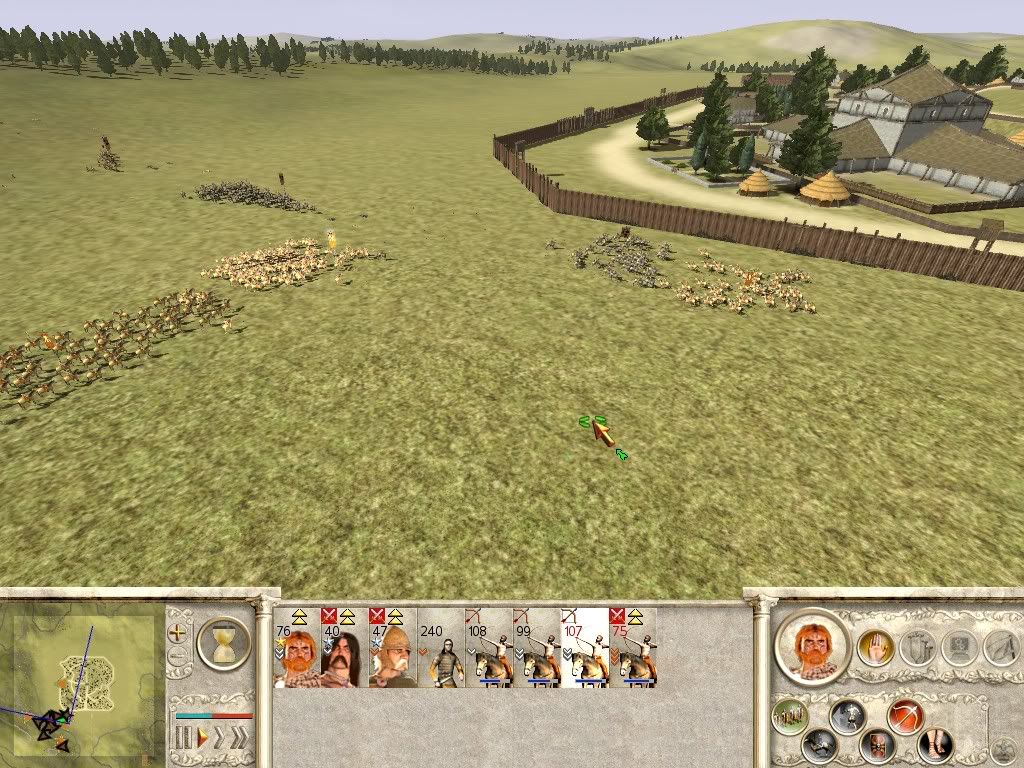
Task: Set battle speed to fast forward
Action: point(221,739)
